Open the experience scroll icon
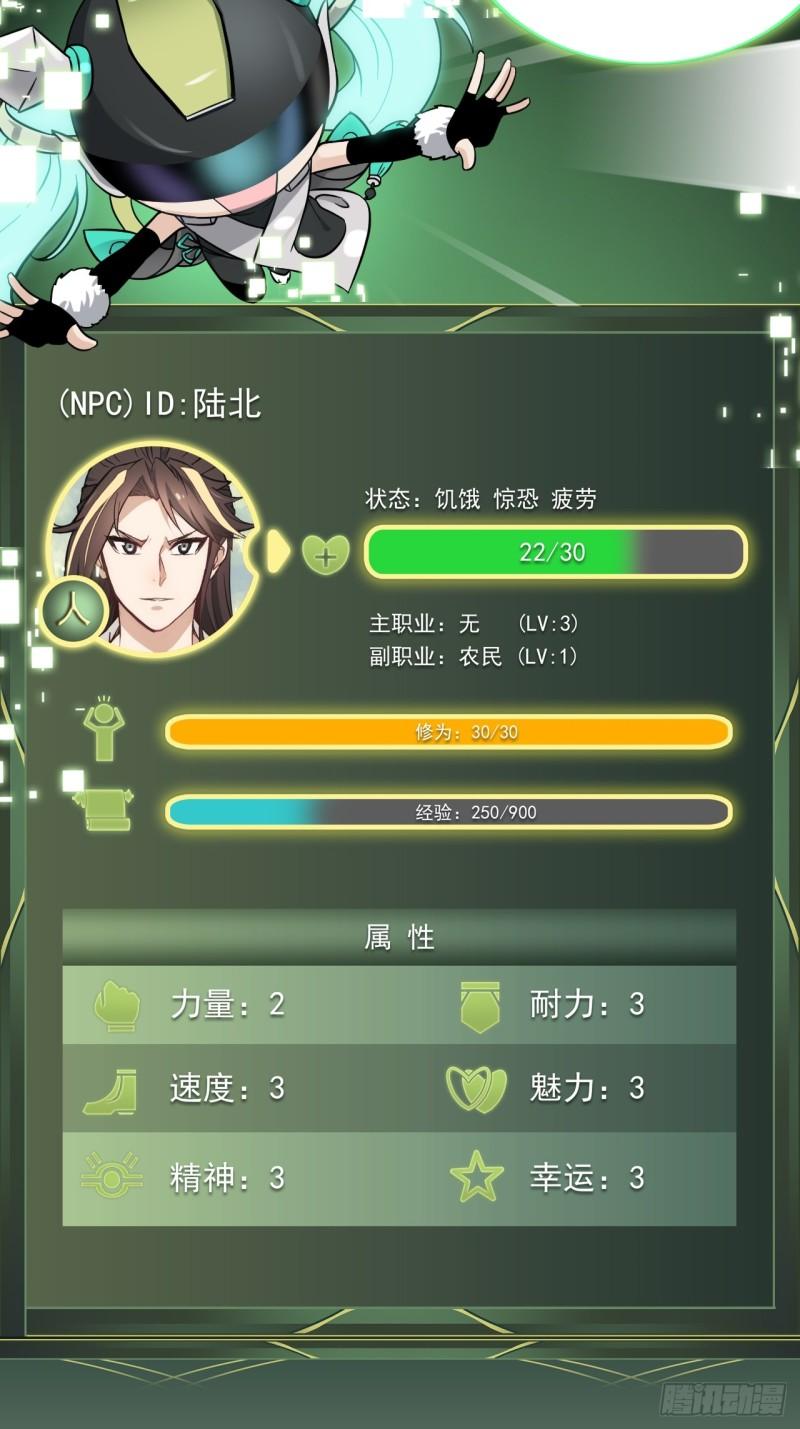Viewport: 800px width, 1429px height. pyautogui.click(x=105, y=809)
